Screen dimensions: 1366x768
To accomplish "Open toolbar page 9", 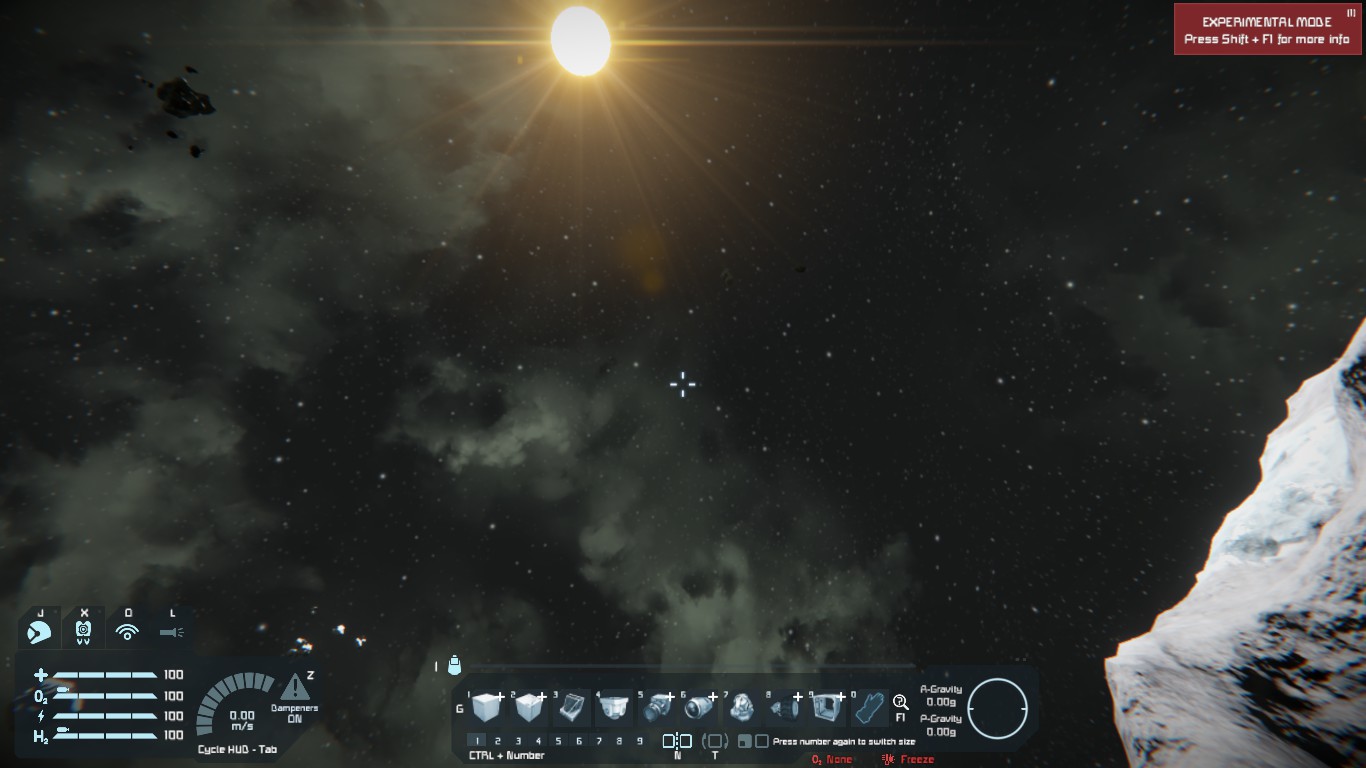I will click(640, 741).
